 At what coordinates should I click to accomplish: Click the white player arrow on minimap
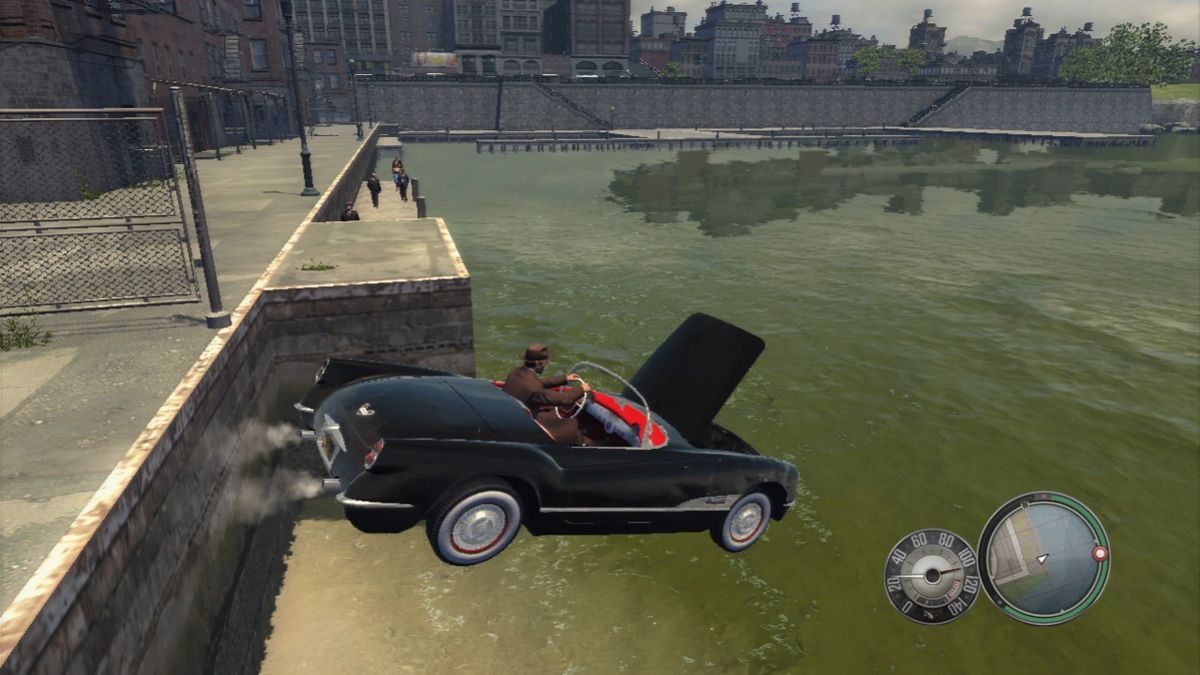(x=1043, y=558)
